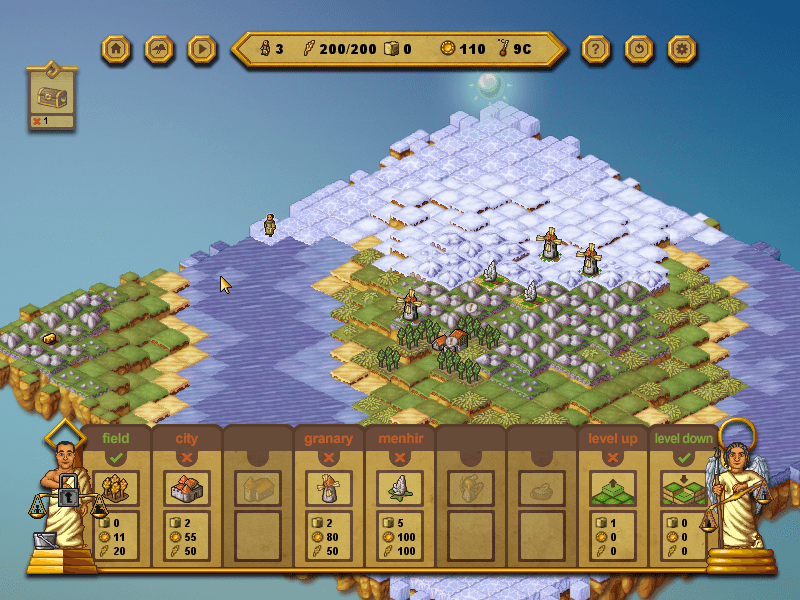Select the granary building card
800x600 pixels.
[x=328, y=489]
